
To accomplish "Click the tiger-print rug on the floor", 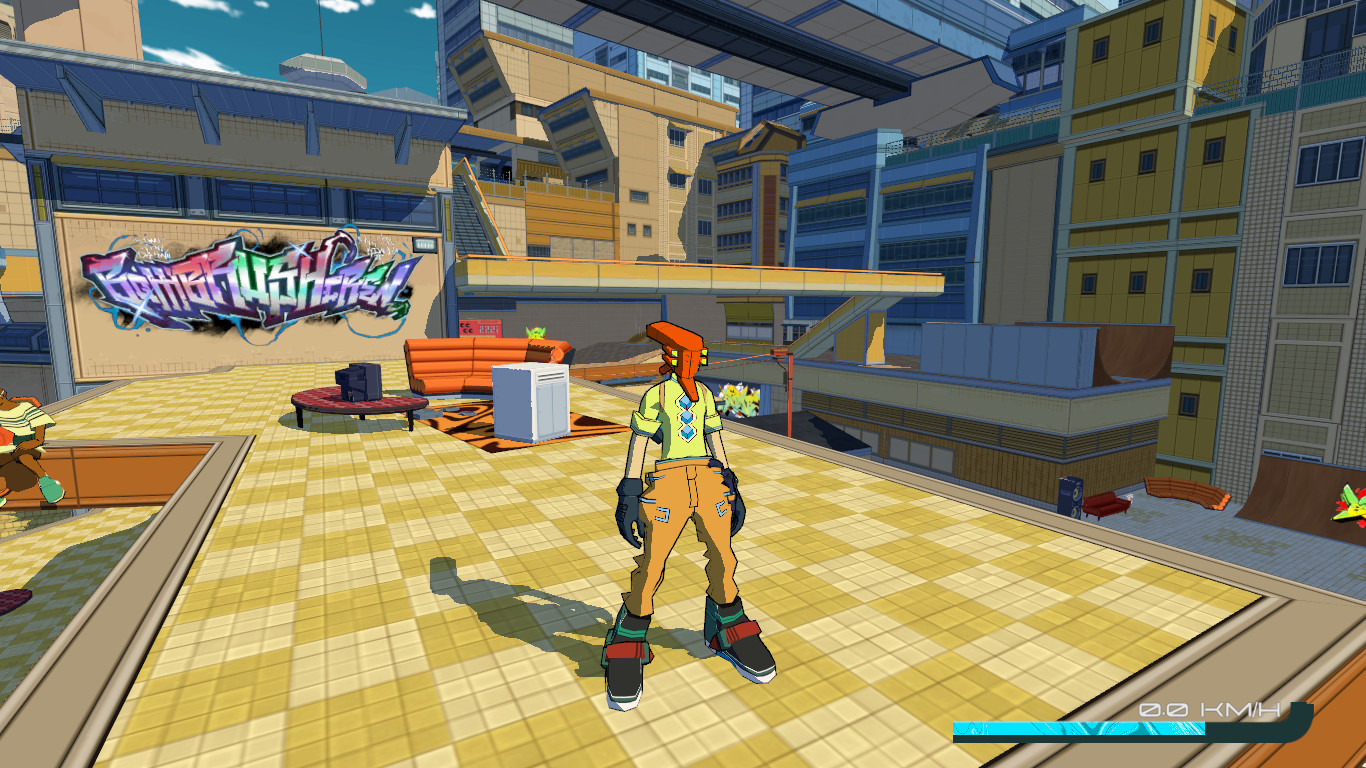I will (465, 430).
